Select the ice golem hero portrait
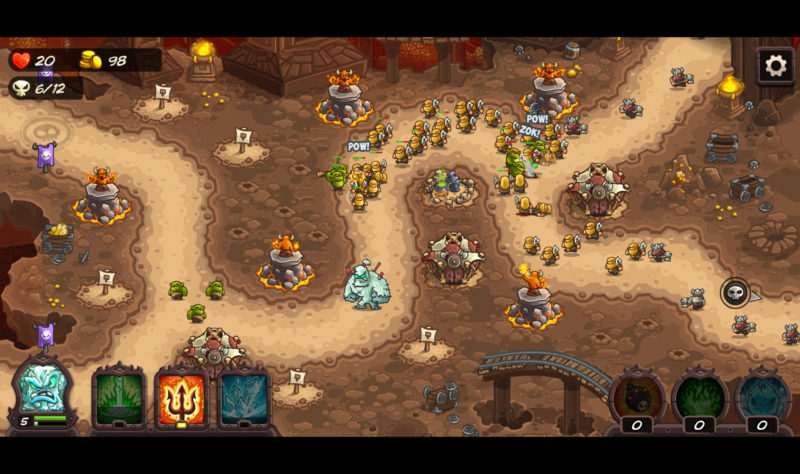800x474 pixels. [x=43, y=392]
